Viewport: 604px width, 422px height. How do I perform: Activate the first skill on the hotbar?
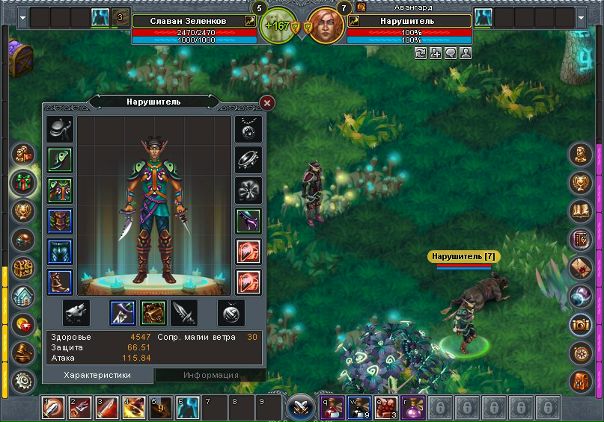[54, 407]
